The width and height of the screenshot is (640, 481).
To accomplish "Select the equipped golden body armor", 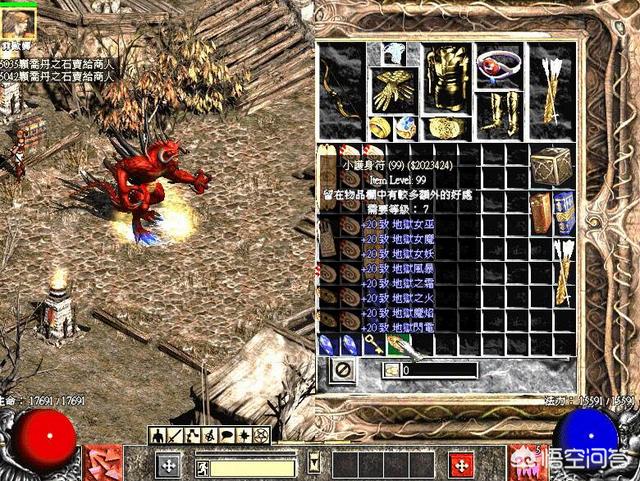I will pos(446,81).
